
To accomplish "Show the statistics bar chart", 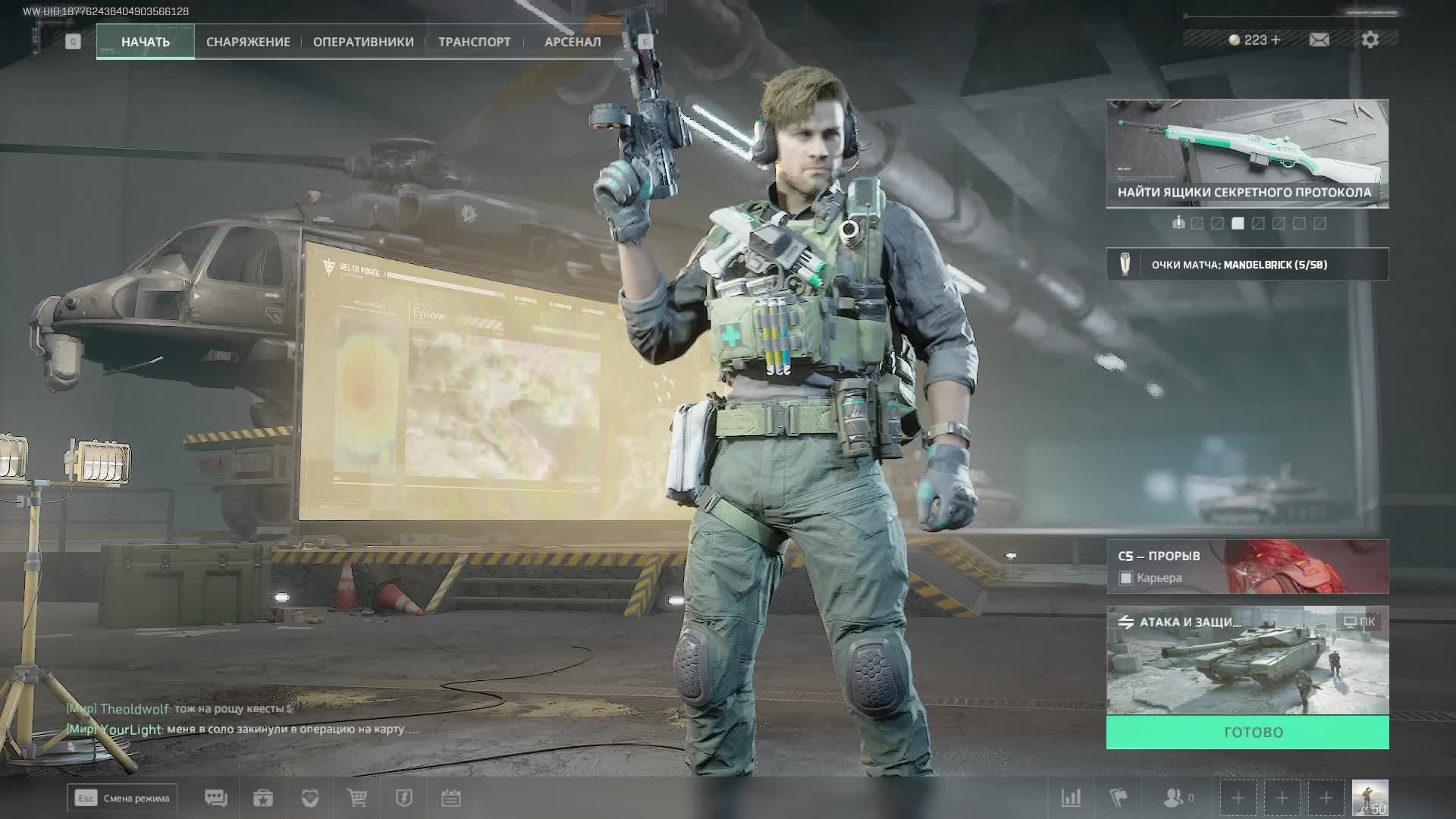I will pos(1071,798).
